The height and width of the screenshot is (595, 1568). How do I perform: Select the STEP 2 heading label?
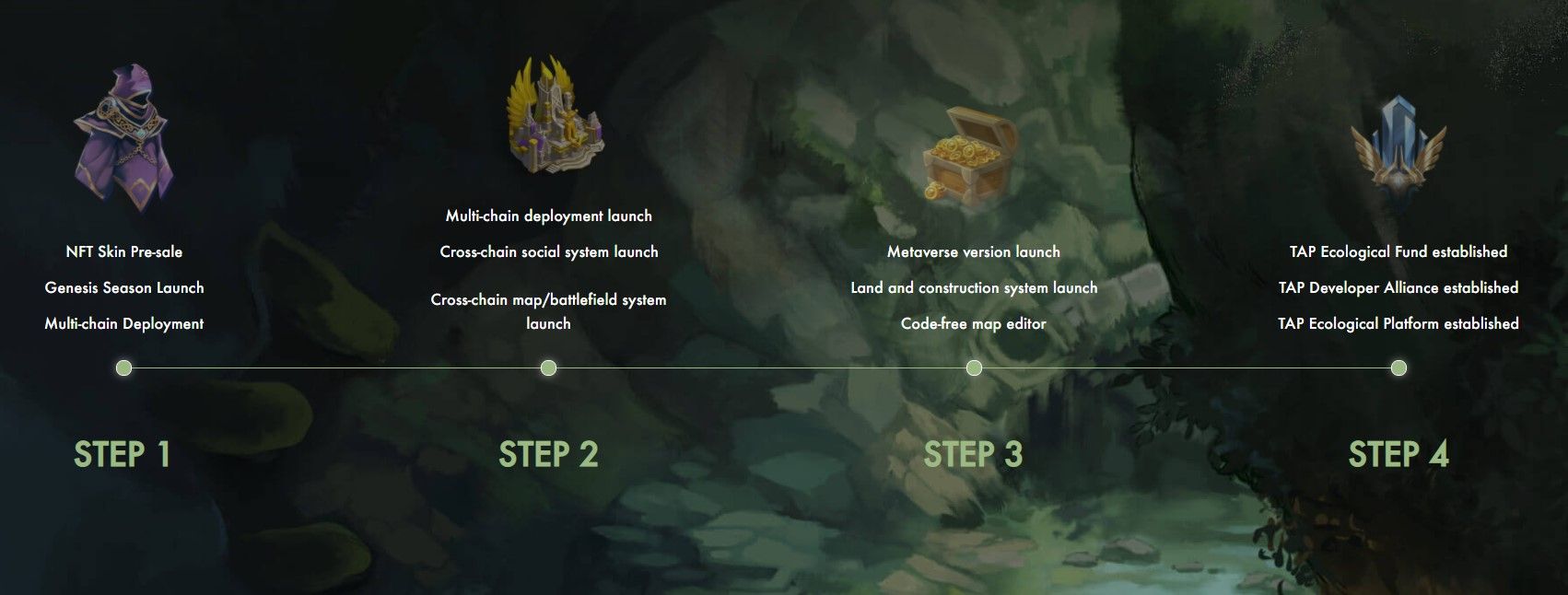(x=548, y=454)
